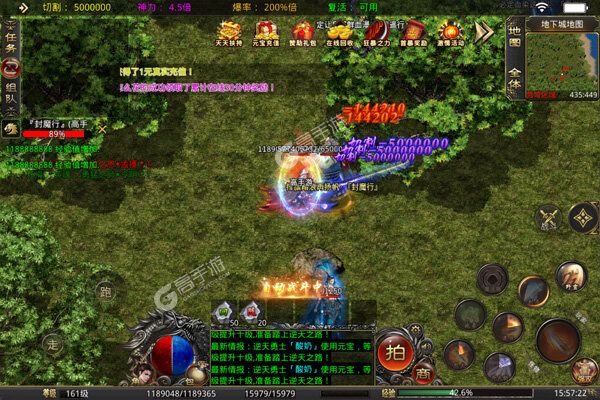Click the 地图 map side button
Screen dimensions: 600x400
tap(515, 43)
